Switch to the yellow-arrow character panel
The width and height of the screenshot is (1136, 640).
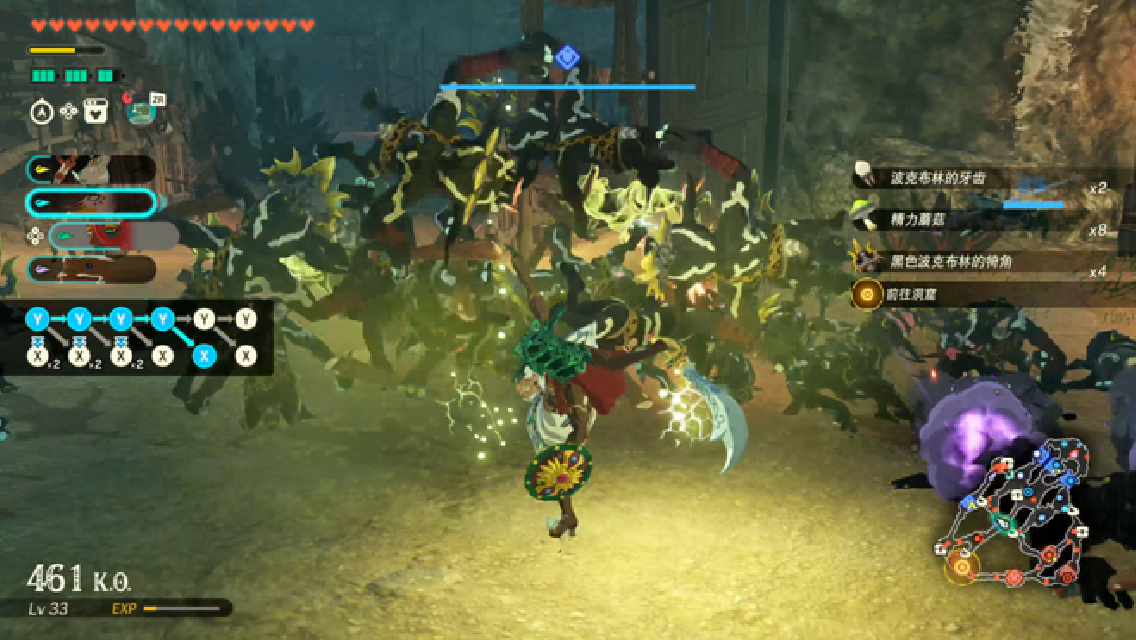(90, 170)
